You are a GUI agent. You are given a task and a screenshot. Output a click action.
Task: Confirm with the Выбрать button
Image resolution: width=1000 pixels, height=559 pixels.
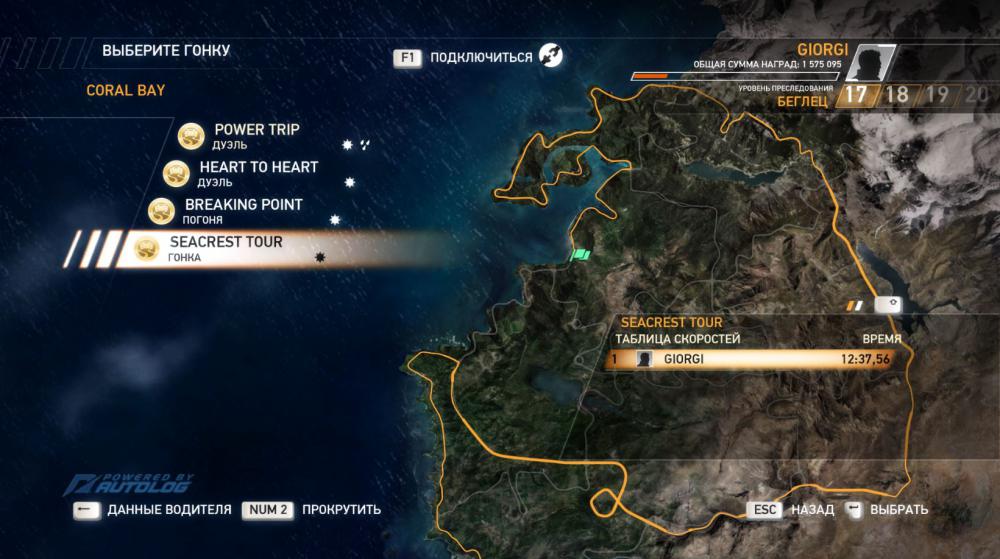click(899, 509)
